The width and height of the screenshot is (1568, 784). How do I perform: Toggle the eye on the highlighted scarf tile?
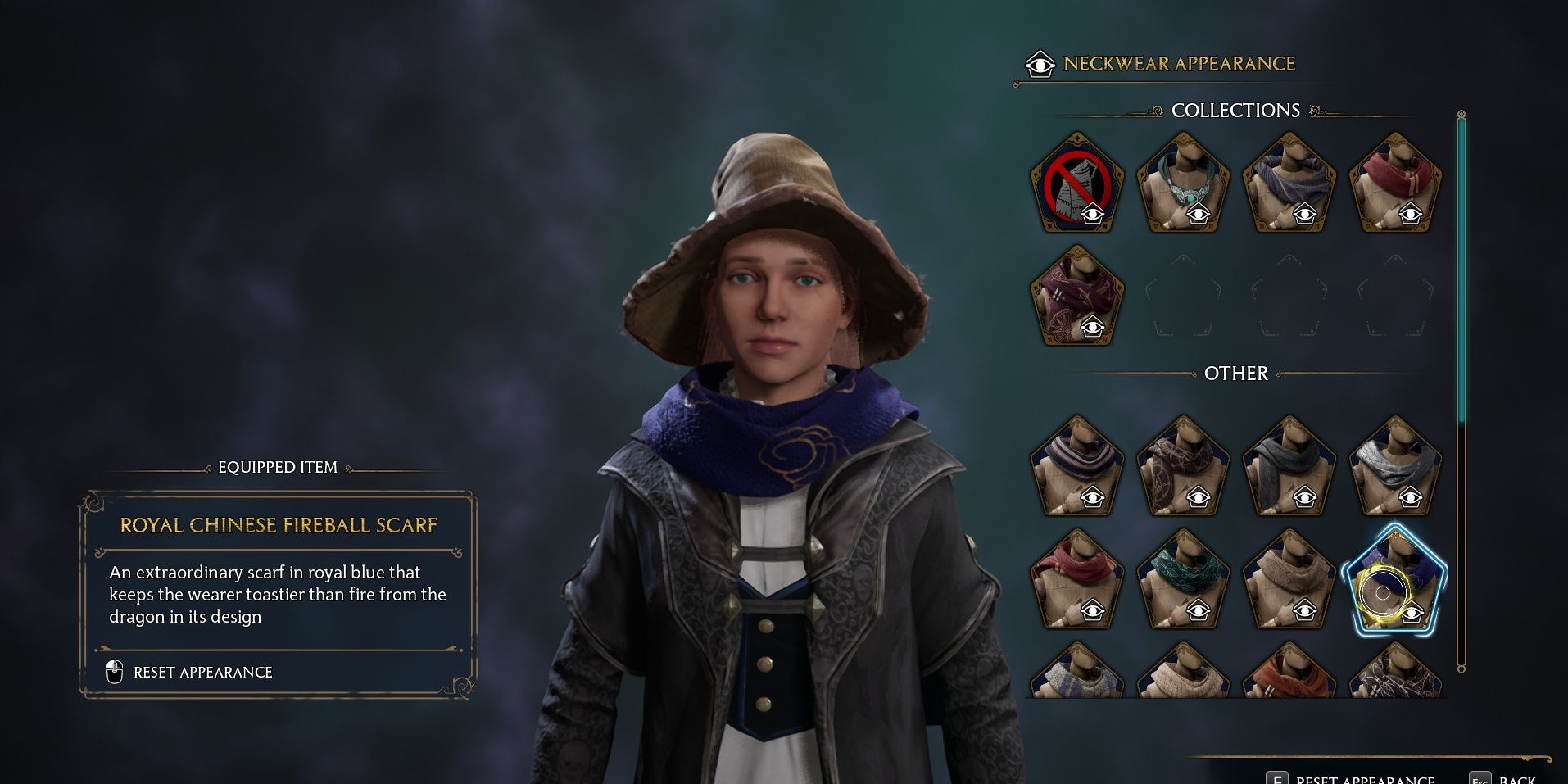pos(1411,611)
